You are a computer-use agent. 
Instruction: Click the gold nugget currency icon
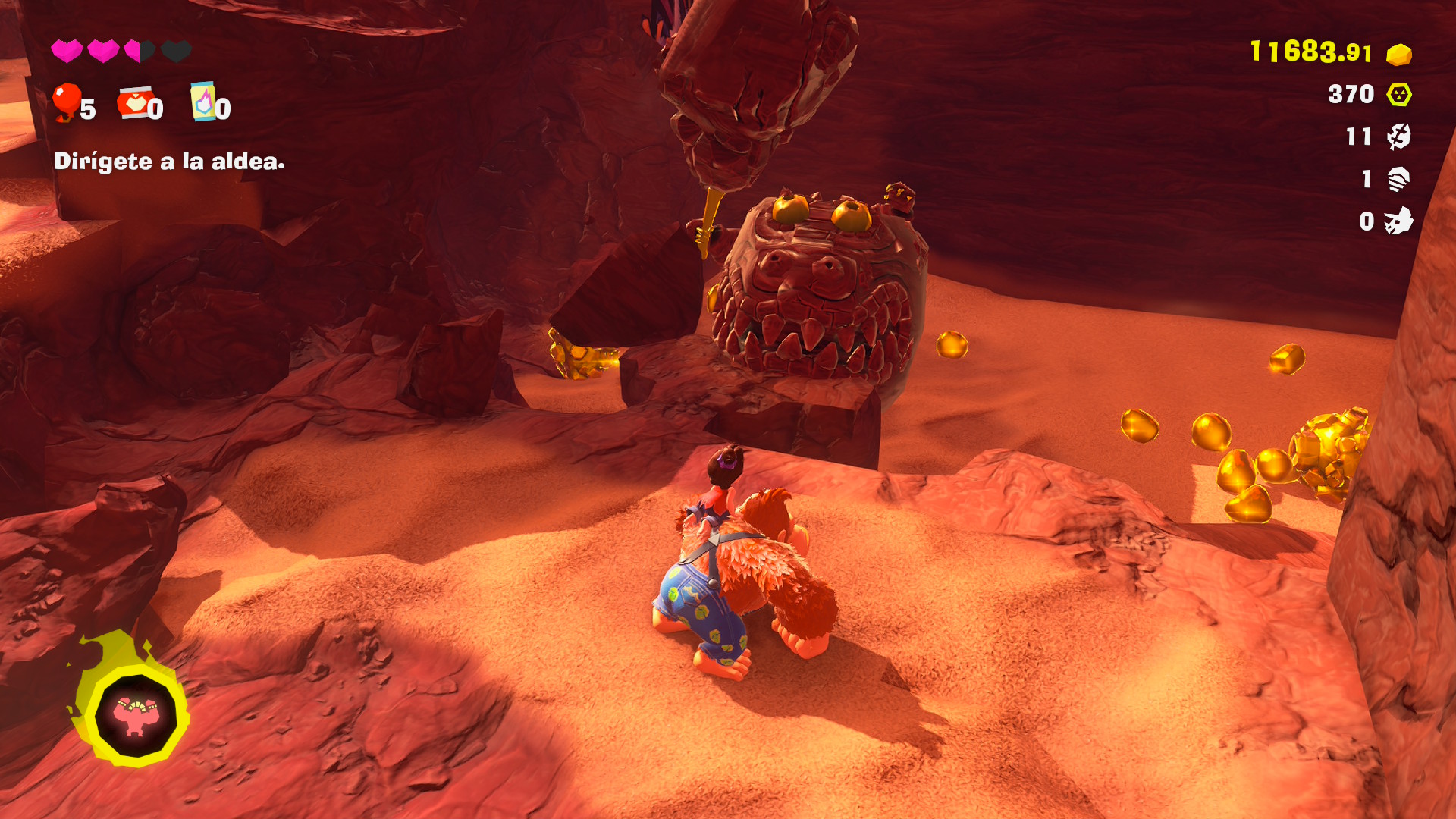point(1398,54)
